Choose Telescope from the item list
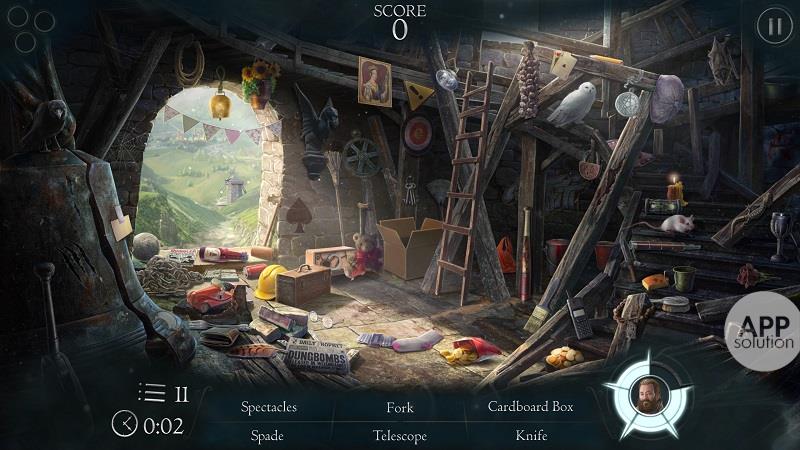The image size is (800, 450). coord(400,436)
